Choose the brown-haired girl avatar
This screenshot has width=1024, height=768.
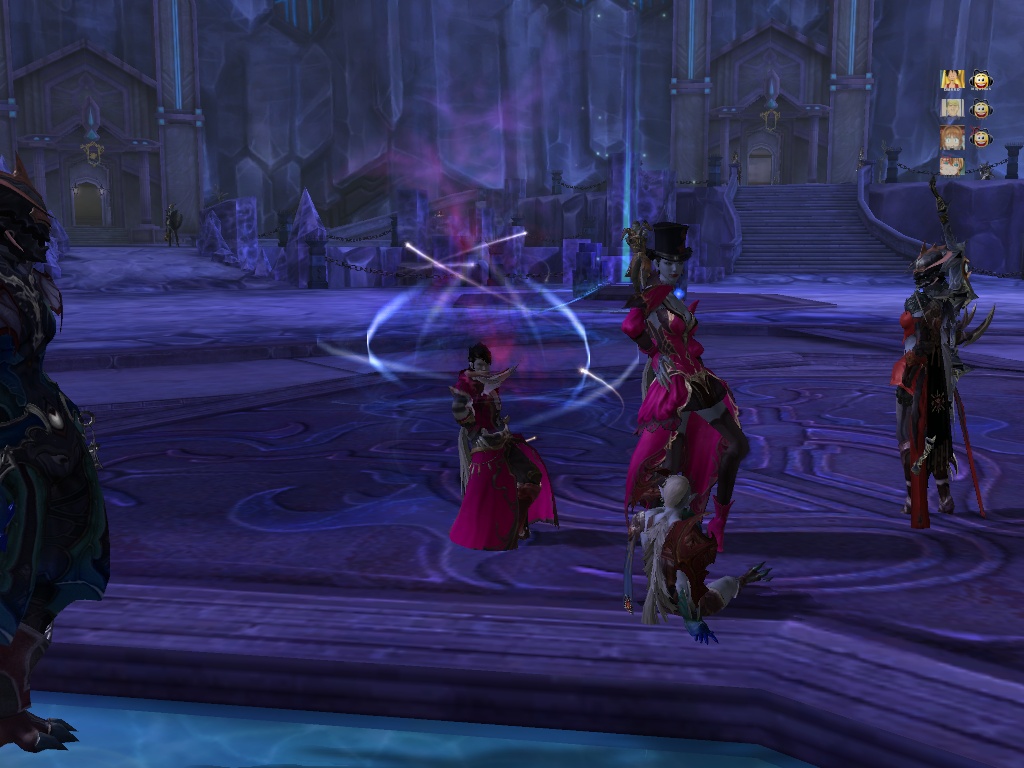(951, 137)
